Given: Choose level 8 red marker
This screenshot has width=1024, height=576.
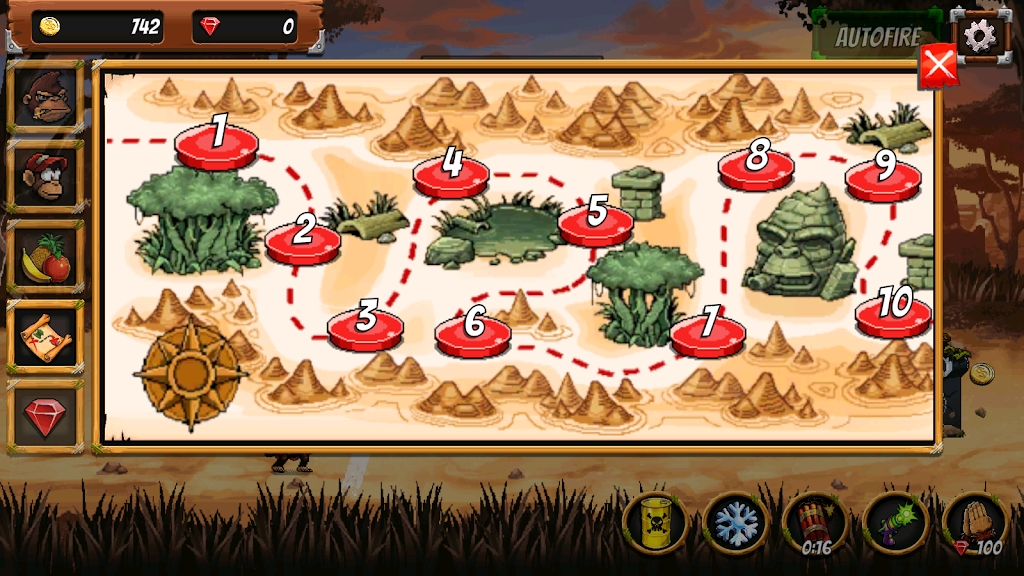Looking at the screenshot, I should [x=756, y=166].
